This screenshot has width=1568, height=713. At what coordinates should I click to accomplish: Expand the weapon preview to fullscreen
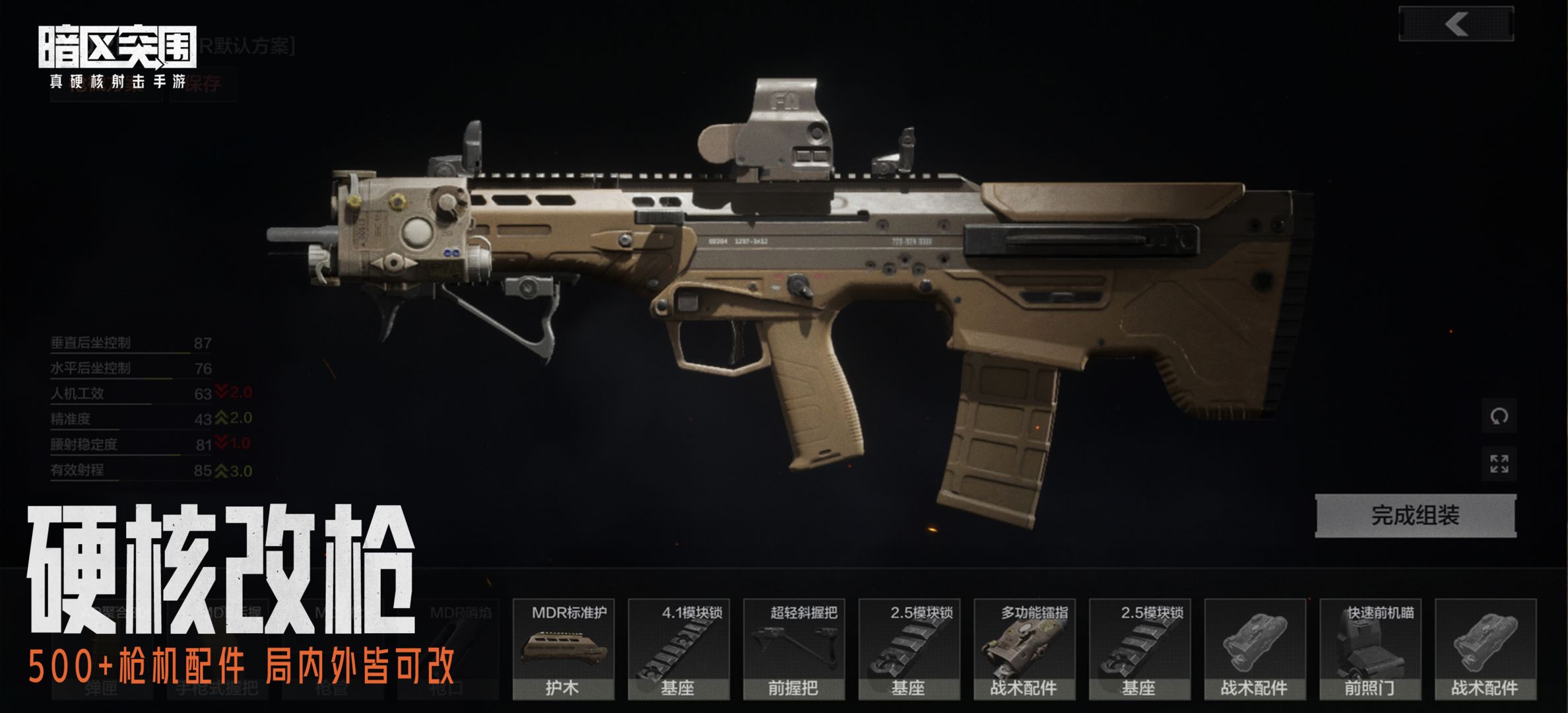click(1499, 464)
